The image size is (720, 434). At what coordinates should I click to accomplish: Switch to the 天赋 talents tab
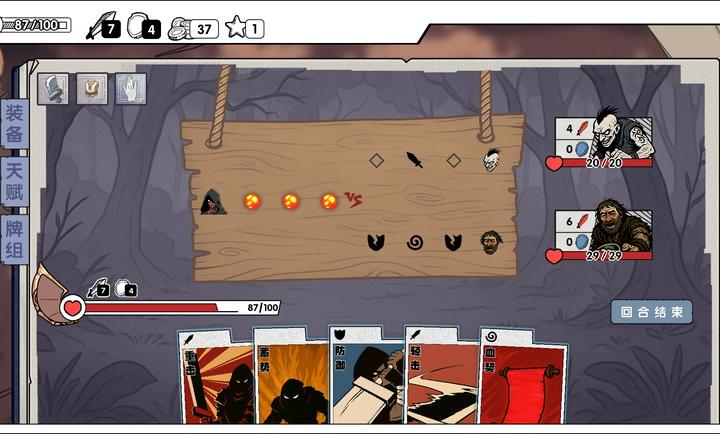click(x=14, y=183)
